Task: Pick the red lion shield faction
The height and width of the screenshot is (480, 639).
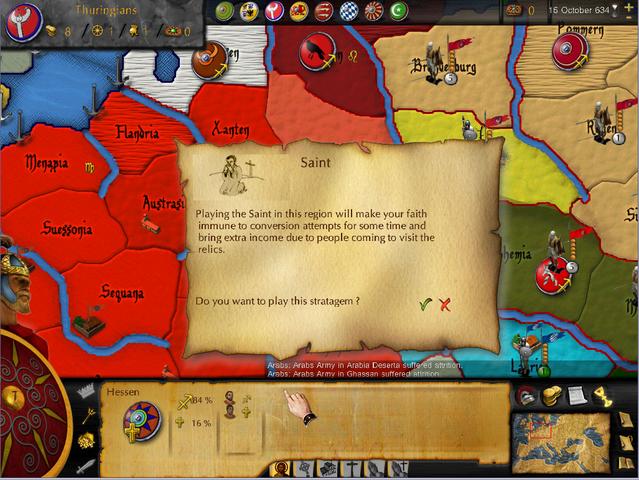Action: pos(298,11)
